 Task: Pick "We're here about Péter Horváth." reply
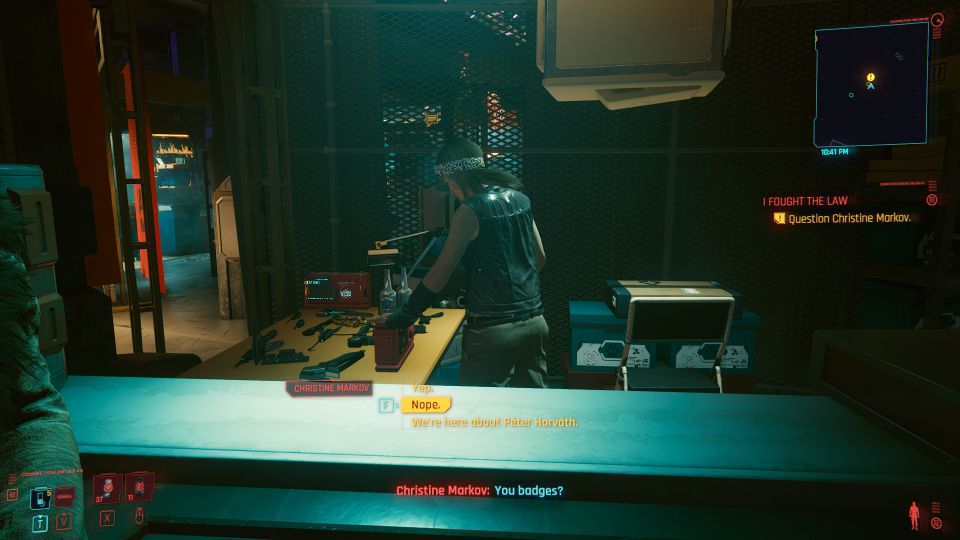click(494, 422)
